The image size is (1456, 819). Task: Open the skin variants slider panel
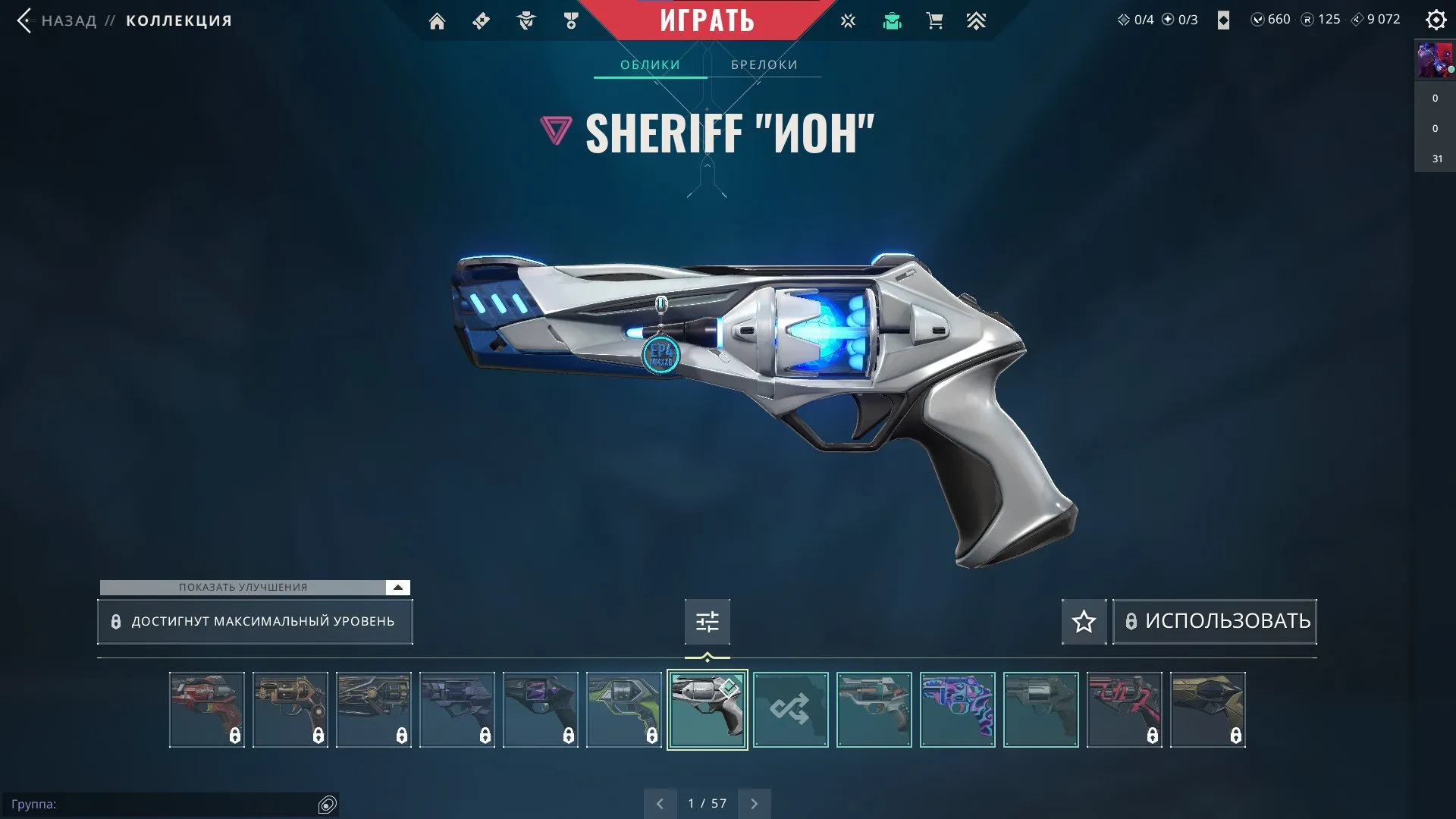coord(707,622)
